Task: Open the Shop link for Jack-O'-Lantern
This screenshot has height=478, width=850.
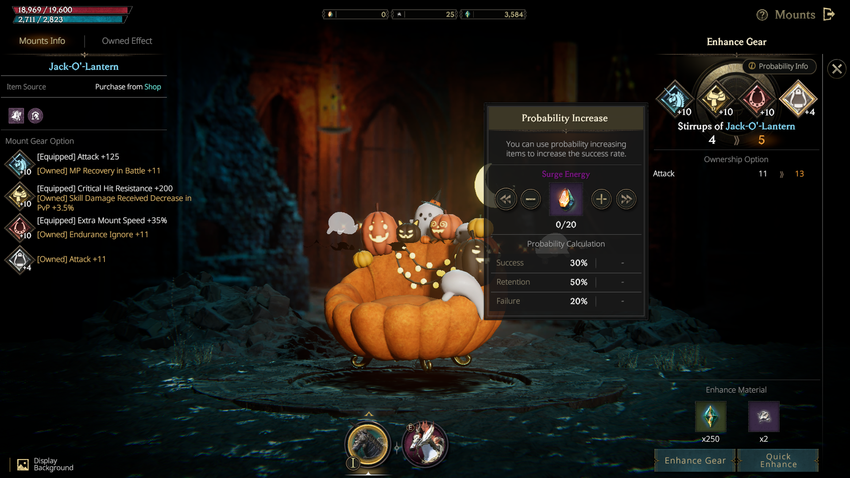Action: coord(152,87)
